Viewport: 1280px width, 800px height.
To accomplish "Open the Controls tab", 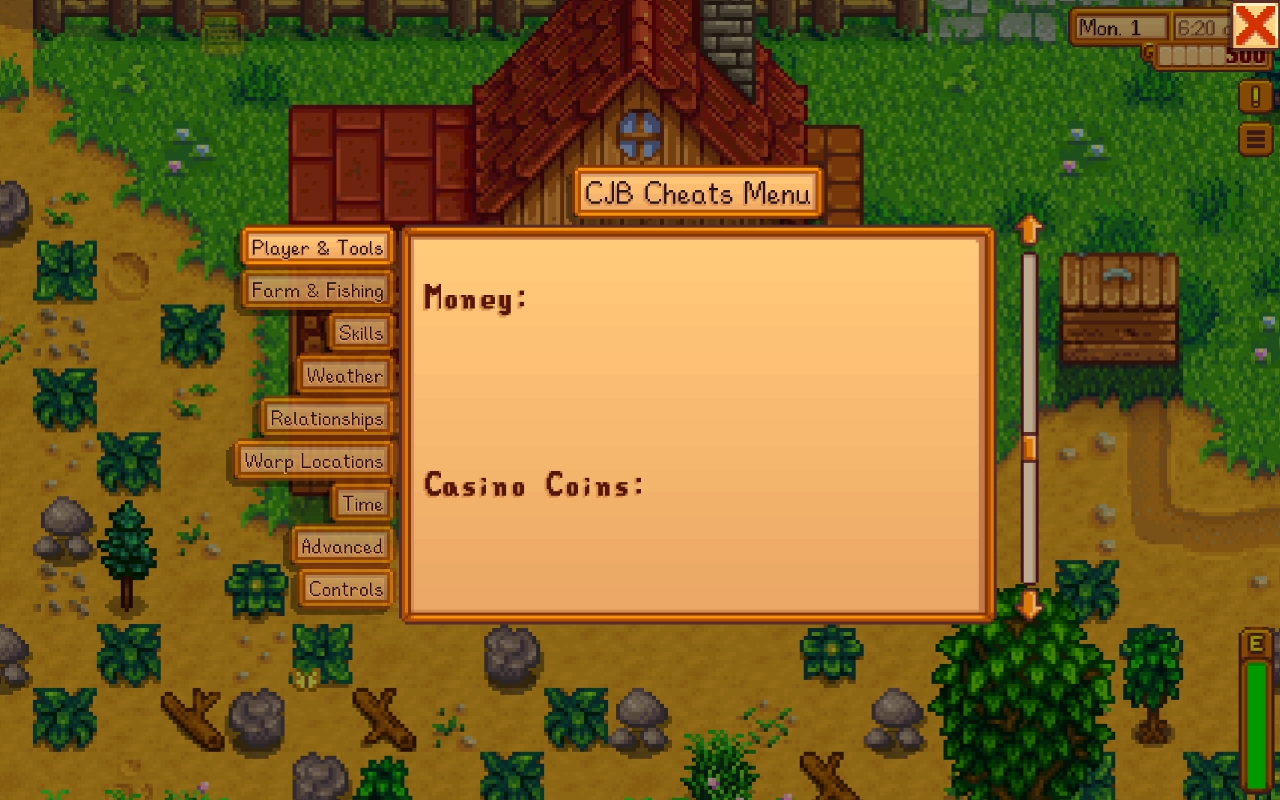I will 345,590.
